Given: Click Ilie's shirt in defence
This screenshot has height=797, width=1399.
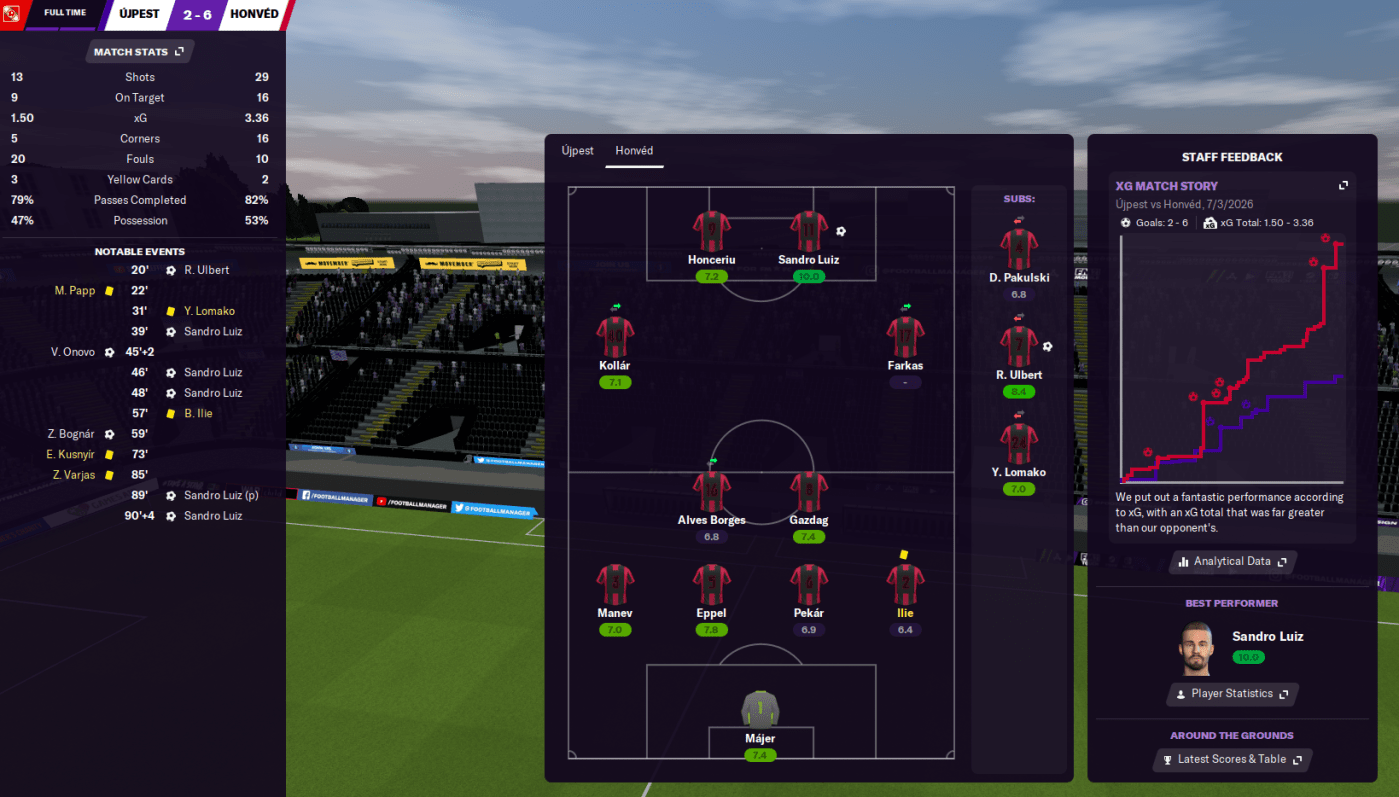Looking at the screenshot, I should click(x=905, y=584).
